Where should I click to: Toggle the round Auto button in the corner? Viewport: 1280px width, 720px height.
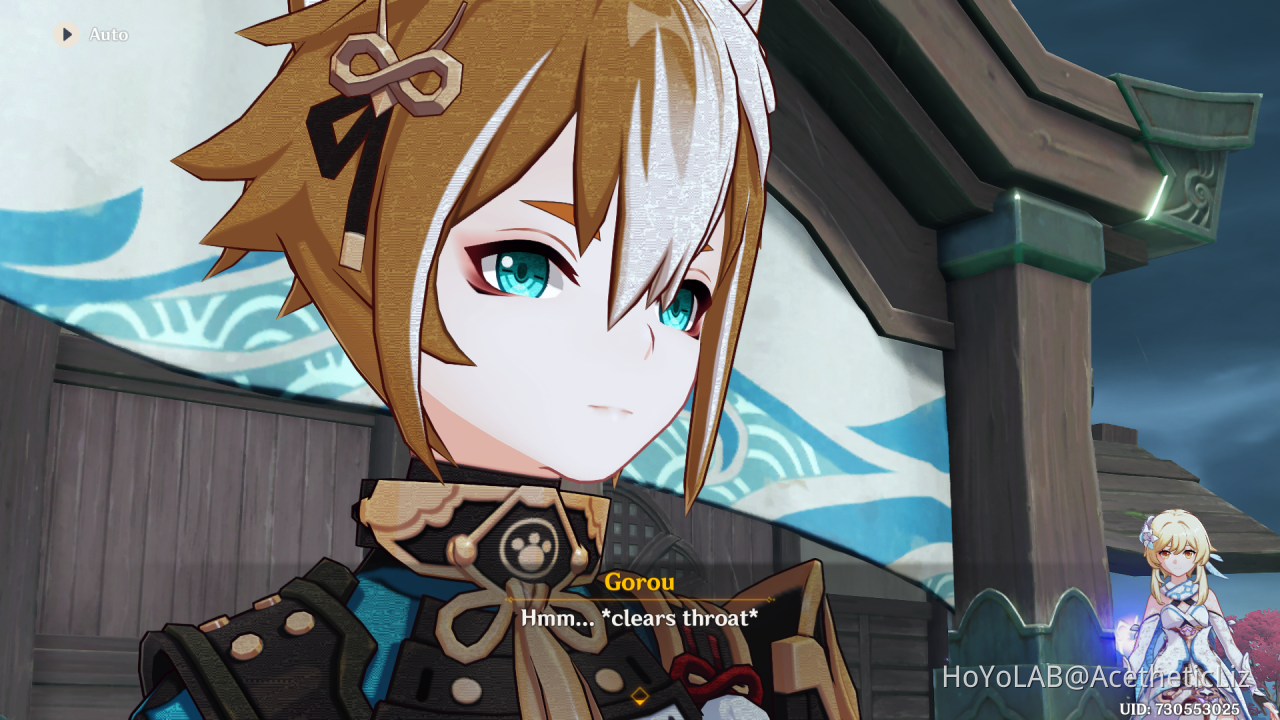(x=67, y=33)
